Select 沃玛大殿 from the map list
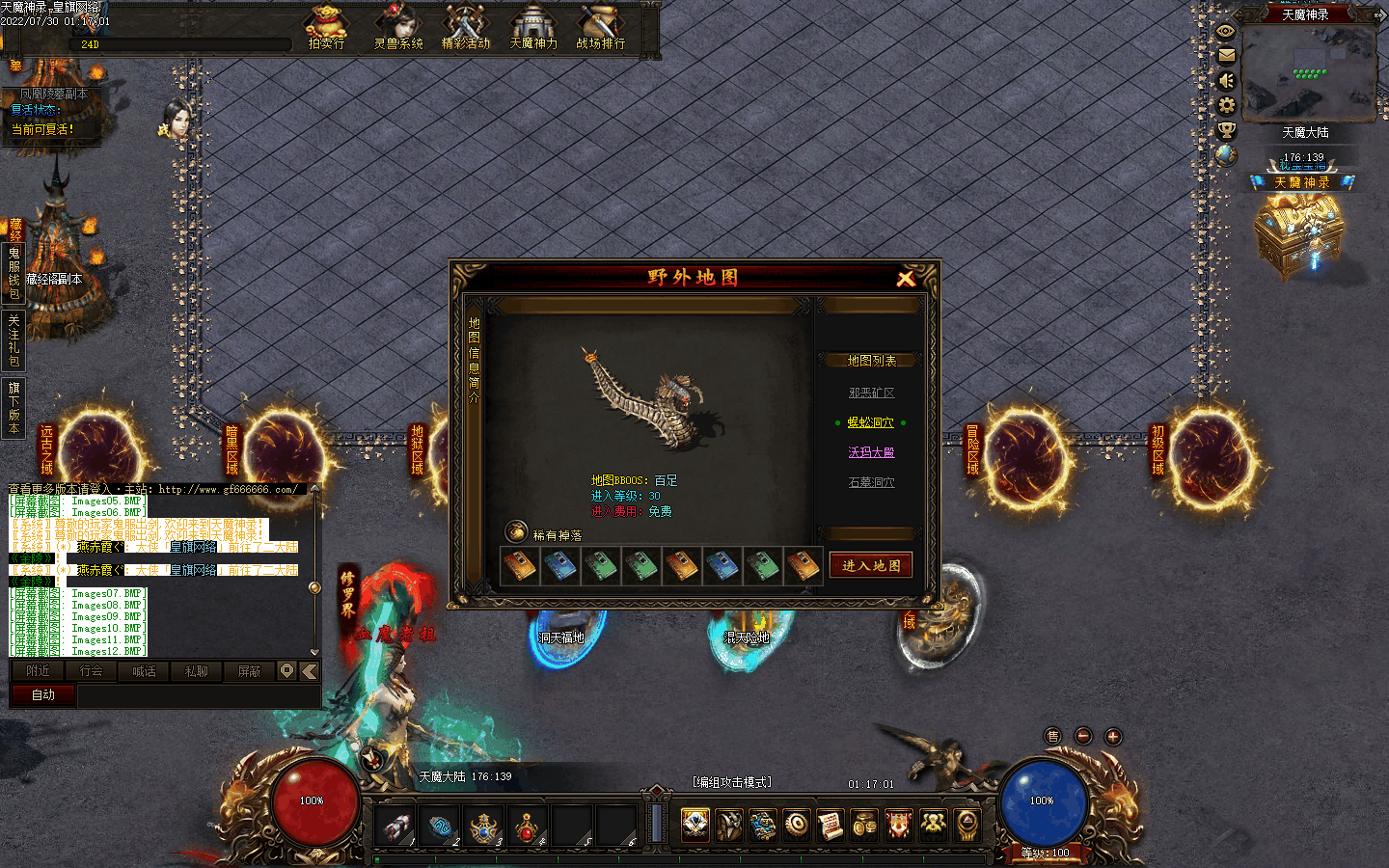 pos(871,452)
